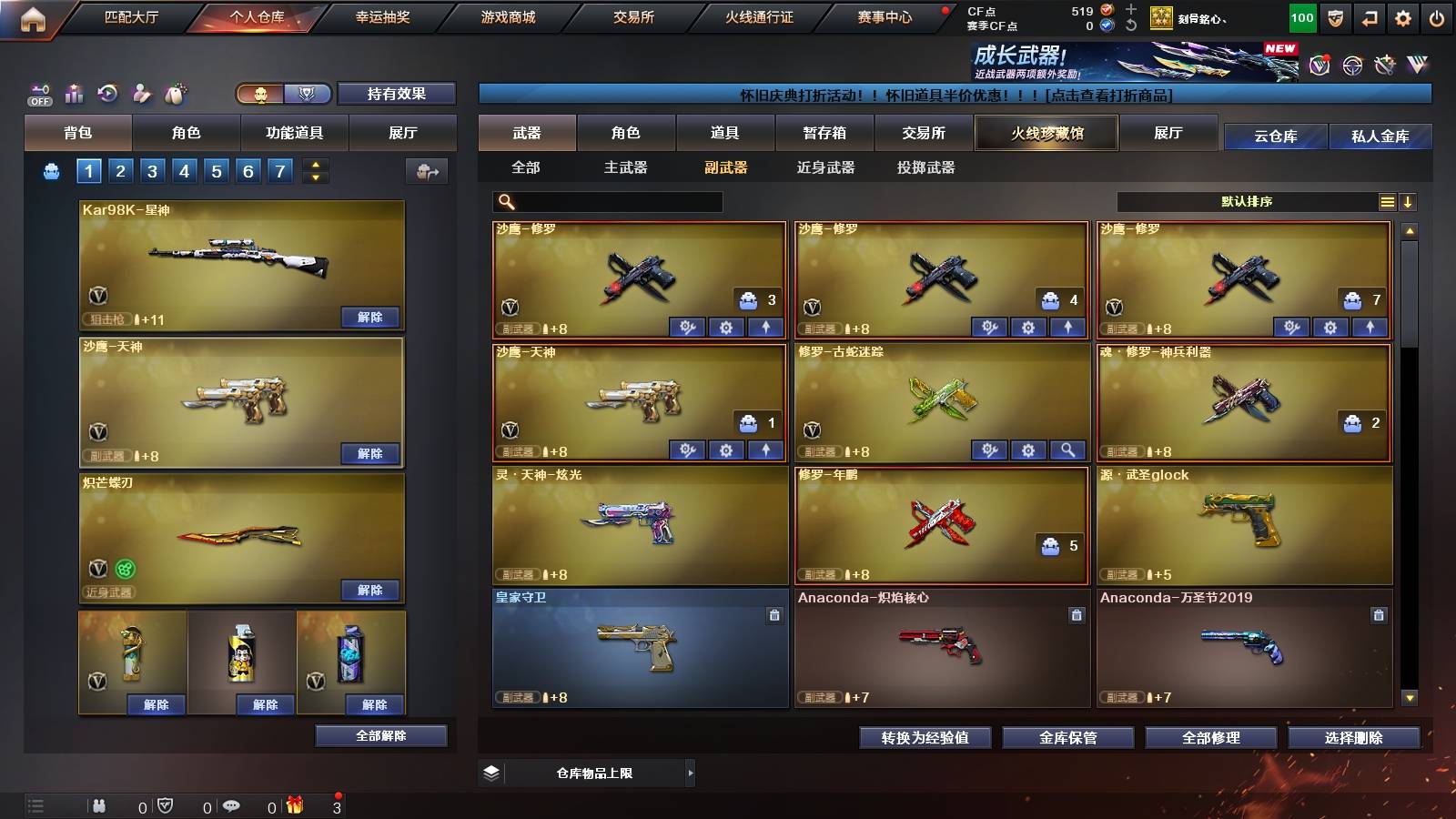The image size is (1456, 819).
Task: Click the replay history icon in the left toolbar
Action: click(106, 93)
